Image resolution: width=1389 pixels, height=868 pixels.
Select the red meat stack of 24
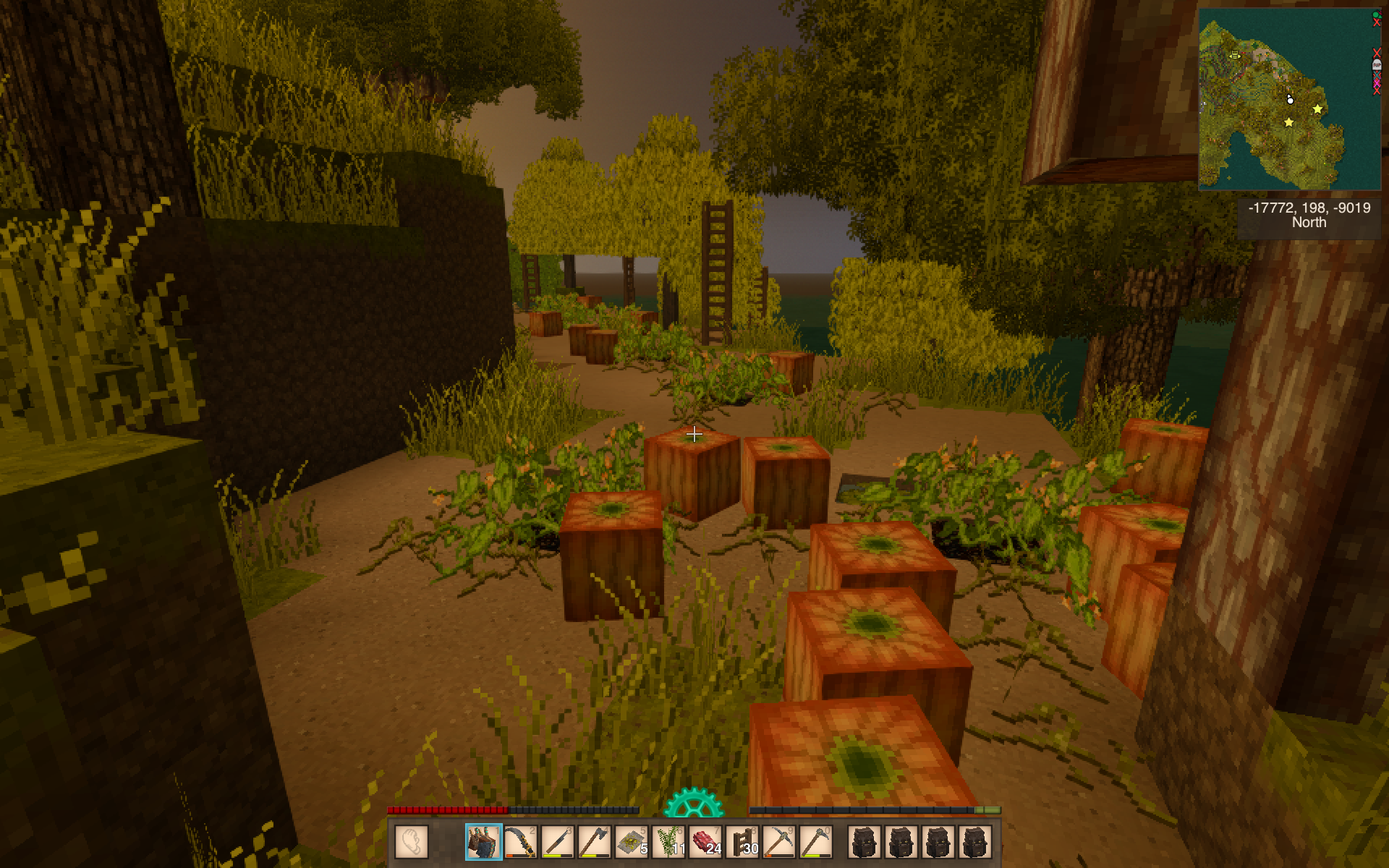pos(706,842)
